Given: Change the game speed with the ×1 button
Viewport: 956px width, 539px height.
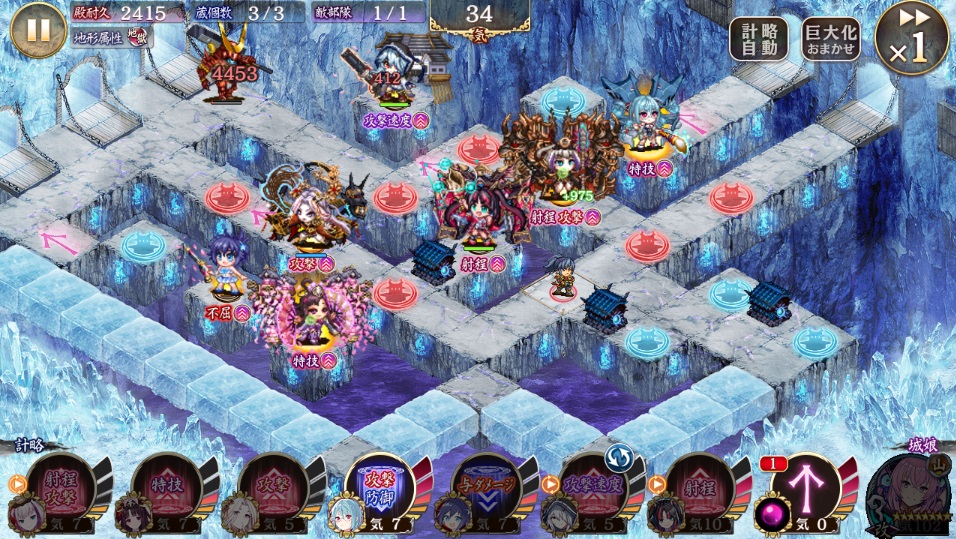Looking at the screenshot, I should 911,39.
